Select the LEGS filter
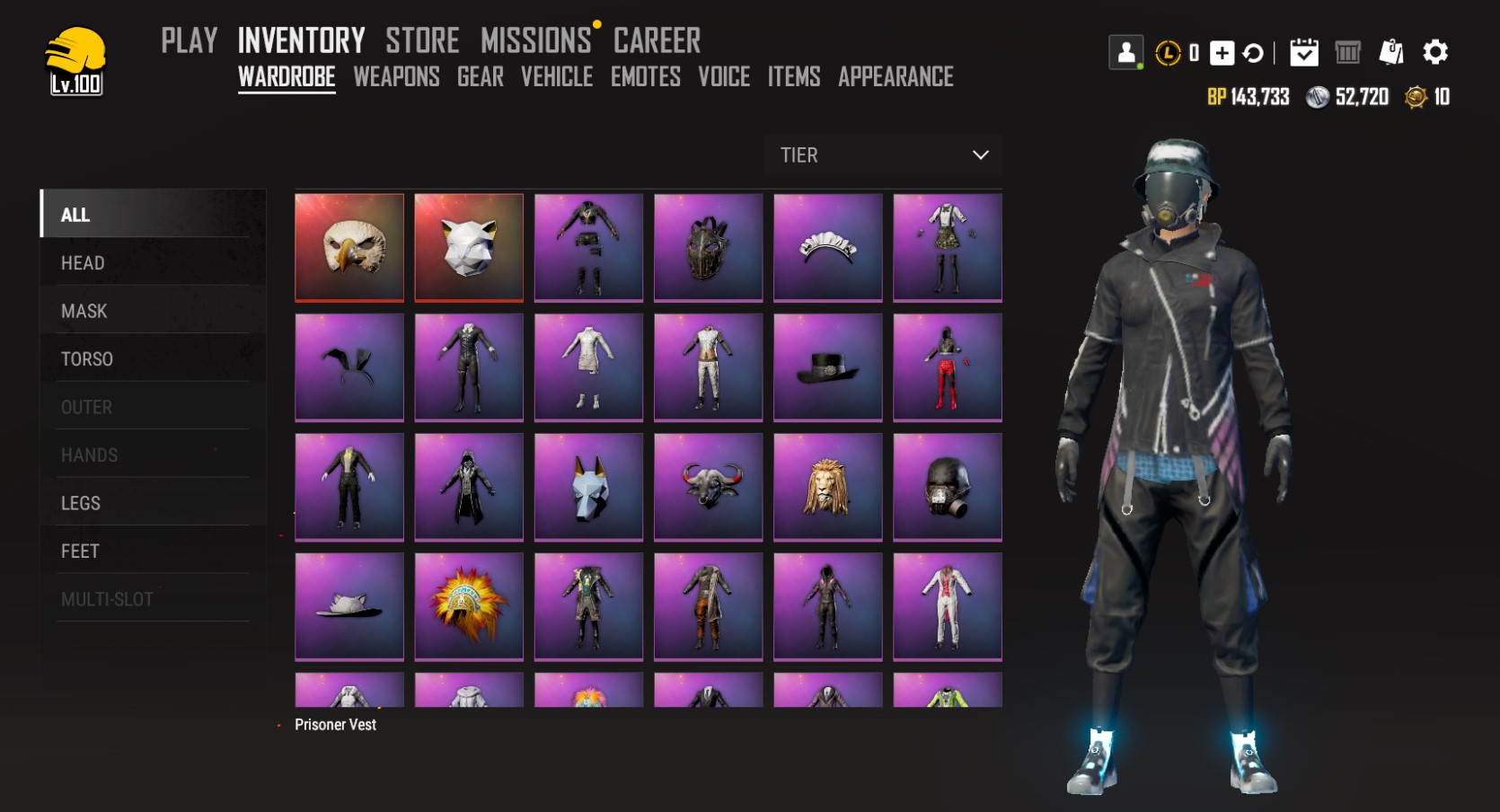Screen dimensions: 1500x812 pyautogui.click(x=81, y=503)
